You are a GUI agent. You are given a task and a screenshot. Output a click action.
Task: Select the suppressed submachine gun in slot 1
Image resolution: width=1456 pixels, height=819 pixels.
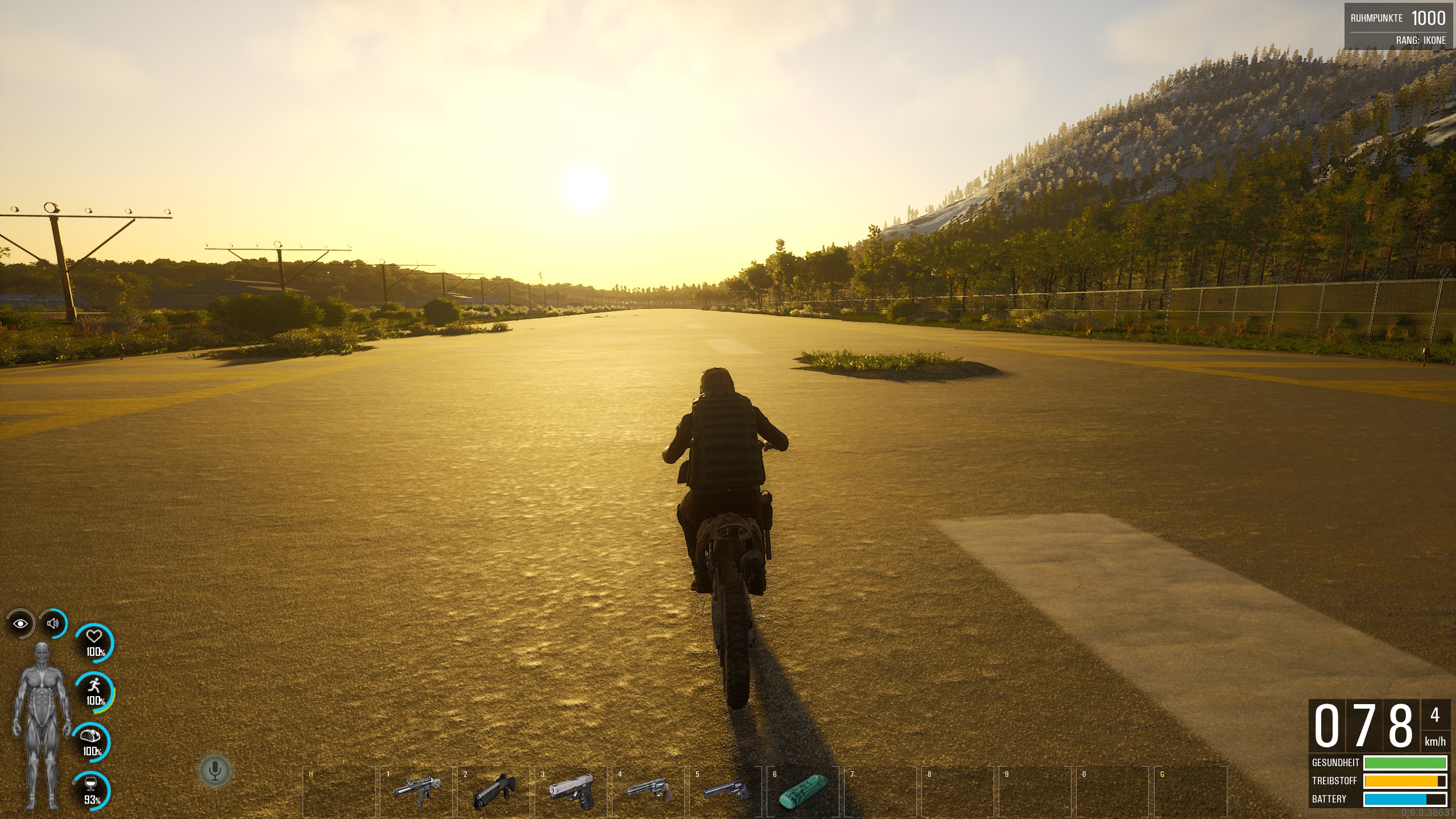[416, 789]
